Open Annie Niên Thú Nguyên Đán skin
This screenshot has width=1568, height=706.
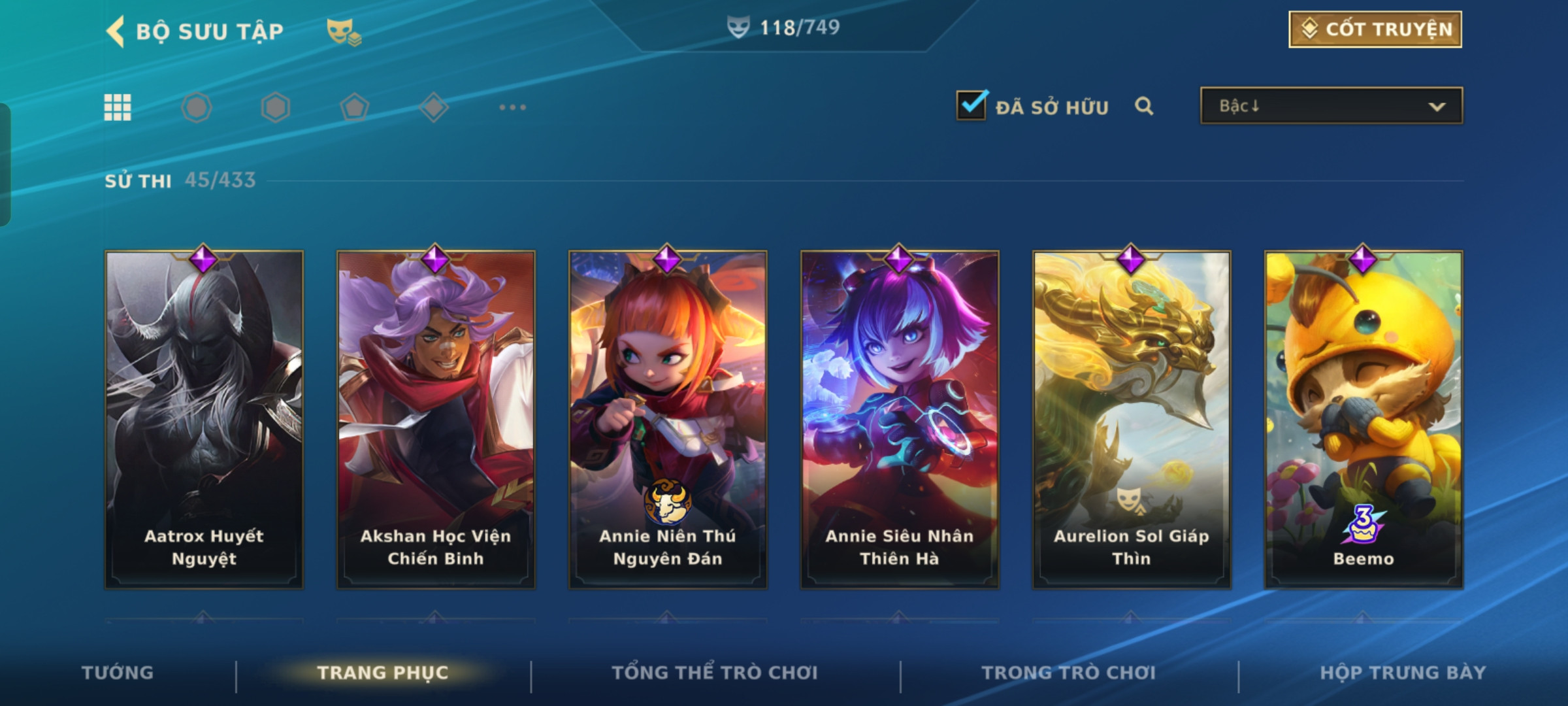pyautogui.click(x=668, y=420)
